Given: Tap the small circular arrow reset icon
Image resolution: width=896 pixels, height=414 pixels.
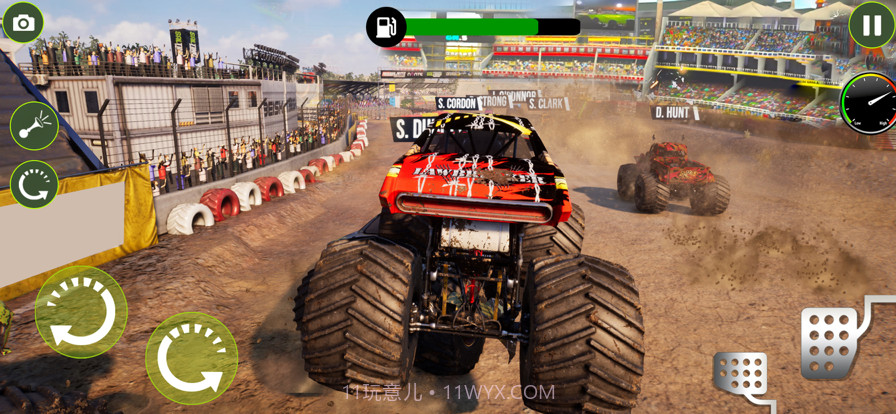Looking at the screenshot, I should click(x=34, y=185).
